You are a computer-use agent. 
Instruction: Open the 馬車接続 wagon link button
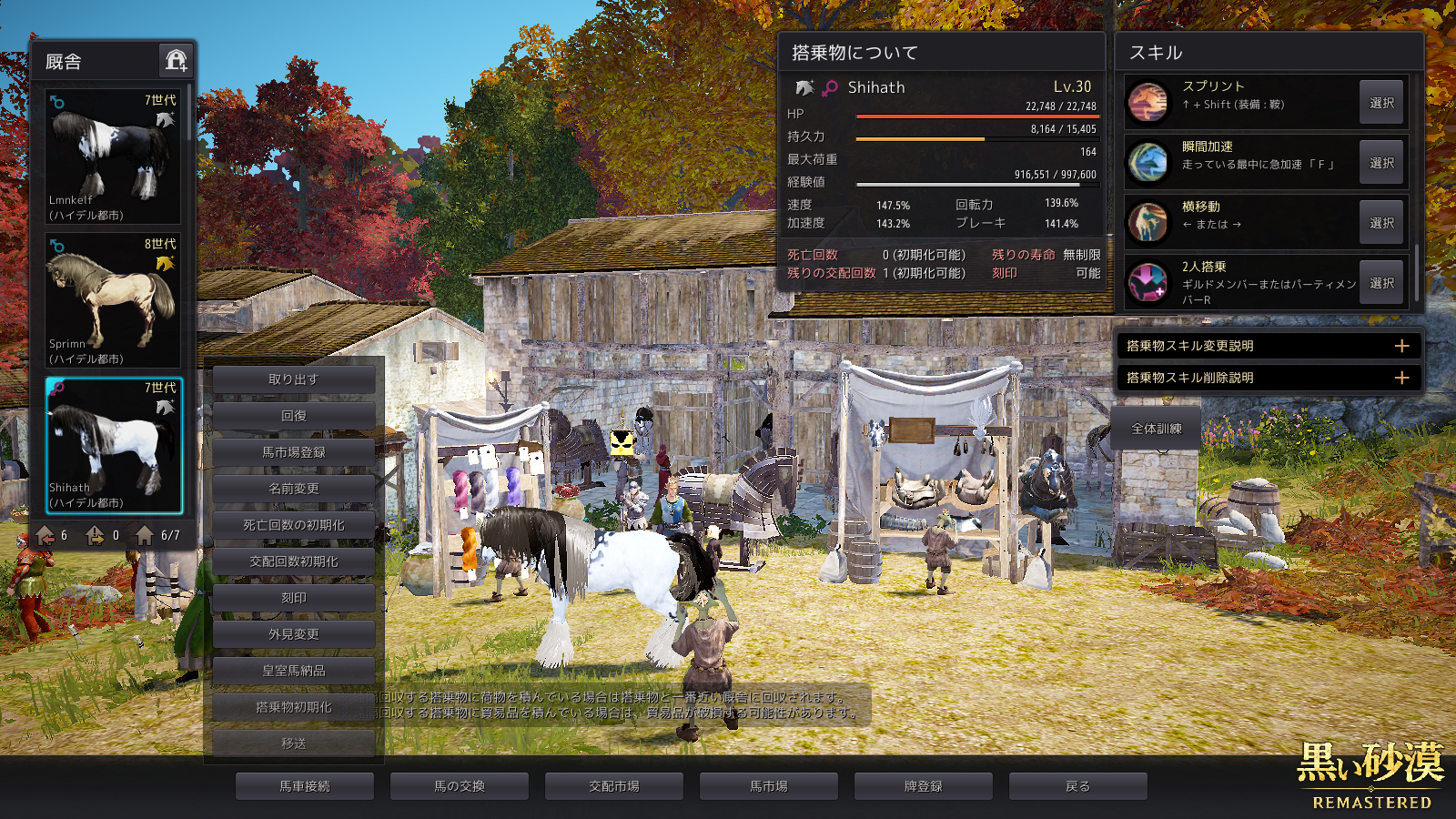point(305,786)
